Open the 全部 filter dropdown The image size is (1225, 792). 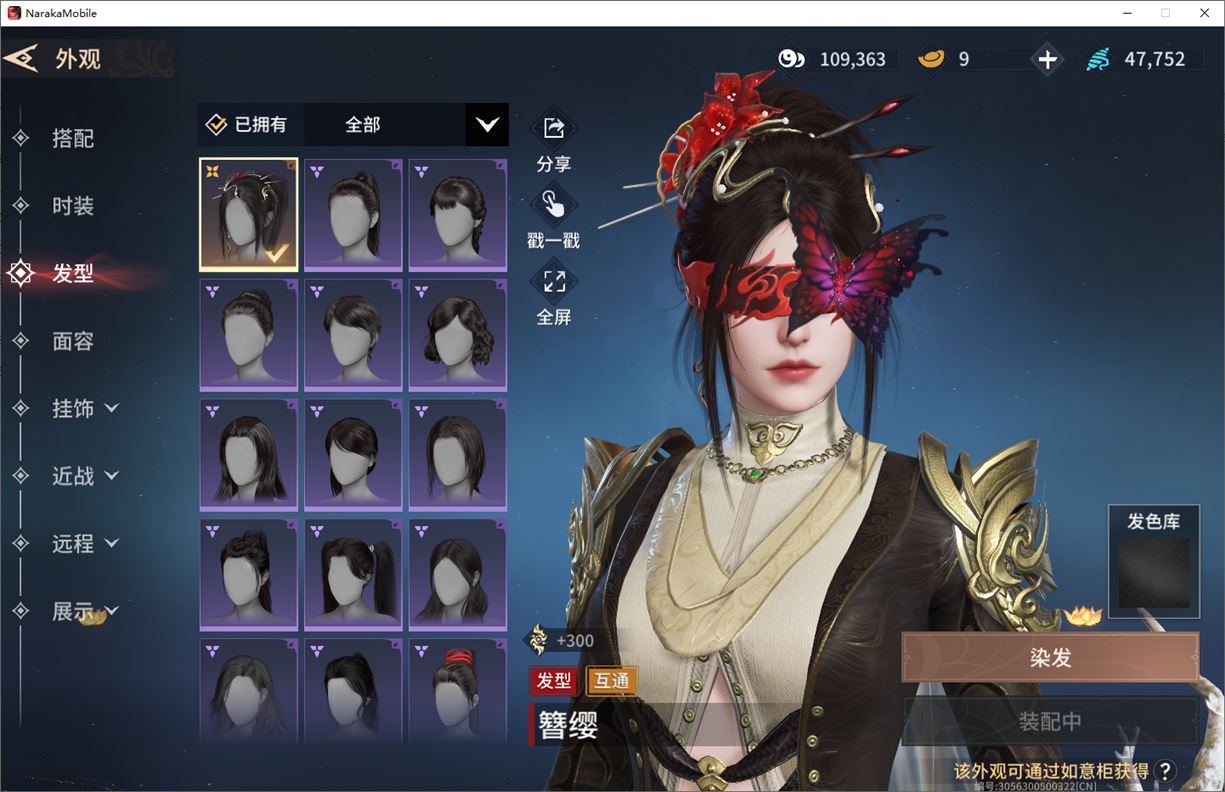487,125
